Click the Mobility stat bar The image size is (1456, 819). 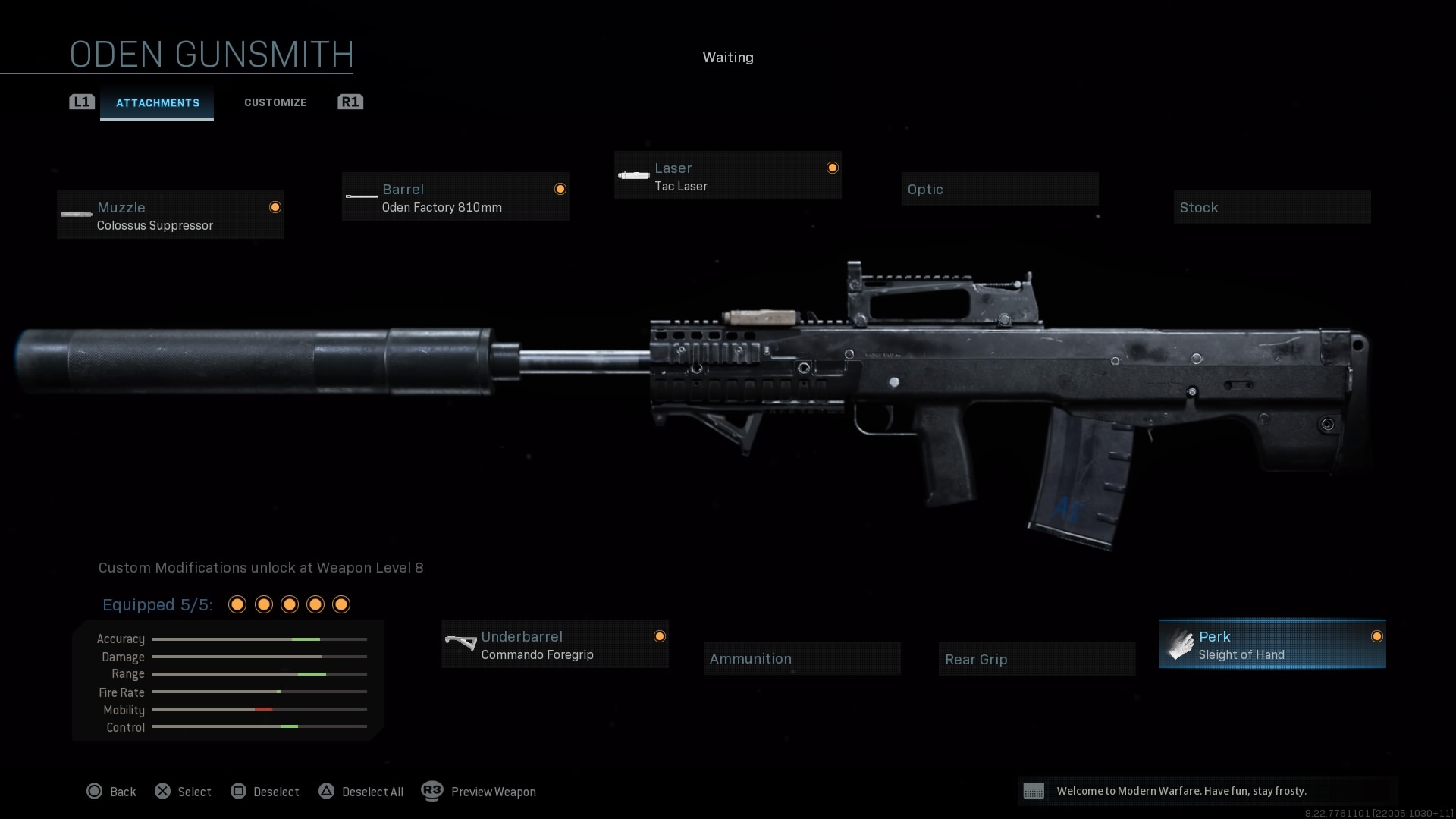pos(259,710)
